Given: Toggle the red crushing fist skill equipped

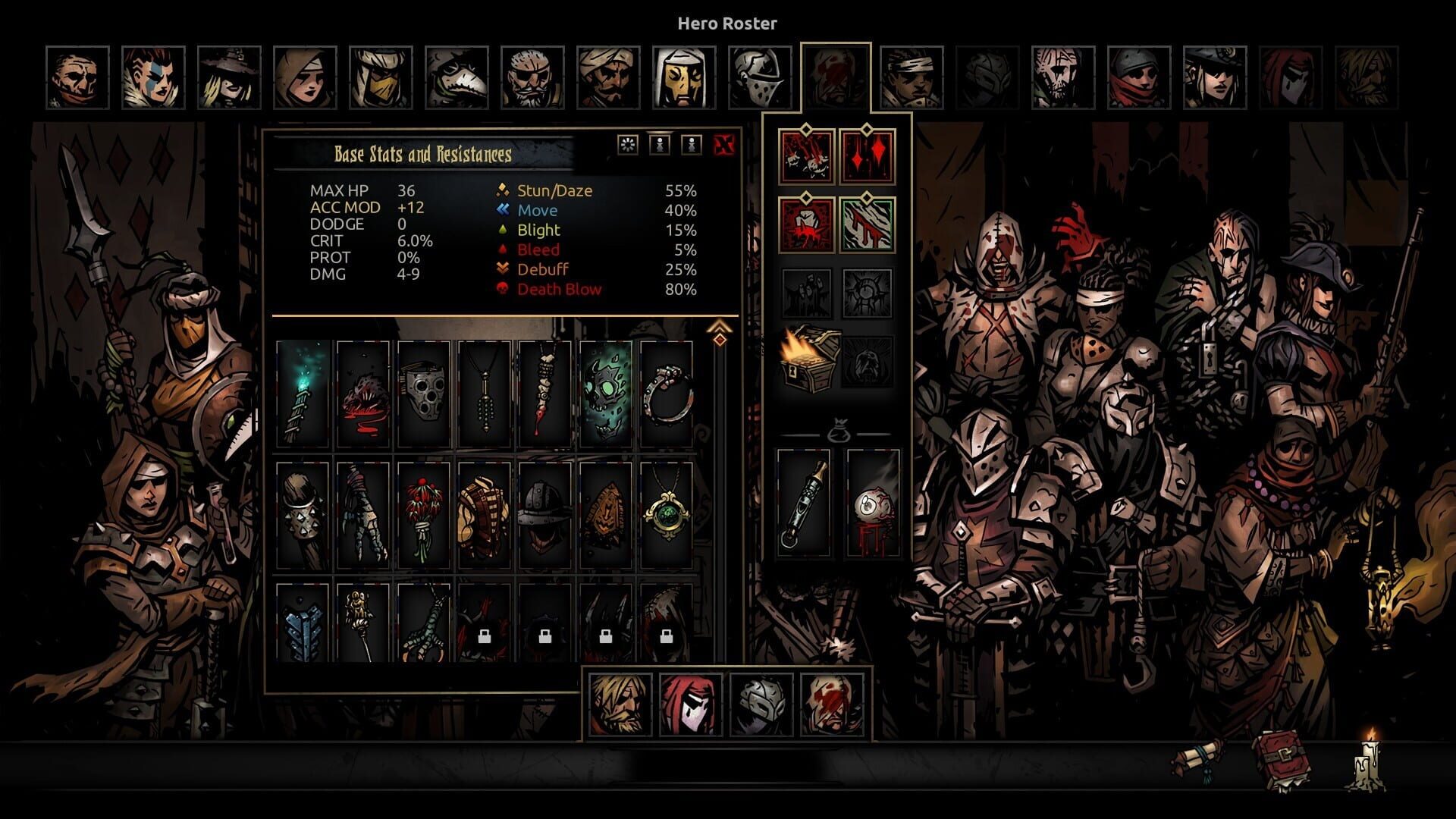Looking at the screenshot, I should tap(805, 223).
